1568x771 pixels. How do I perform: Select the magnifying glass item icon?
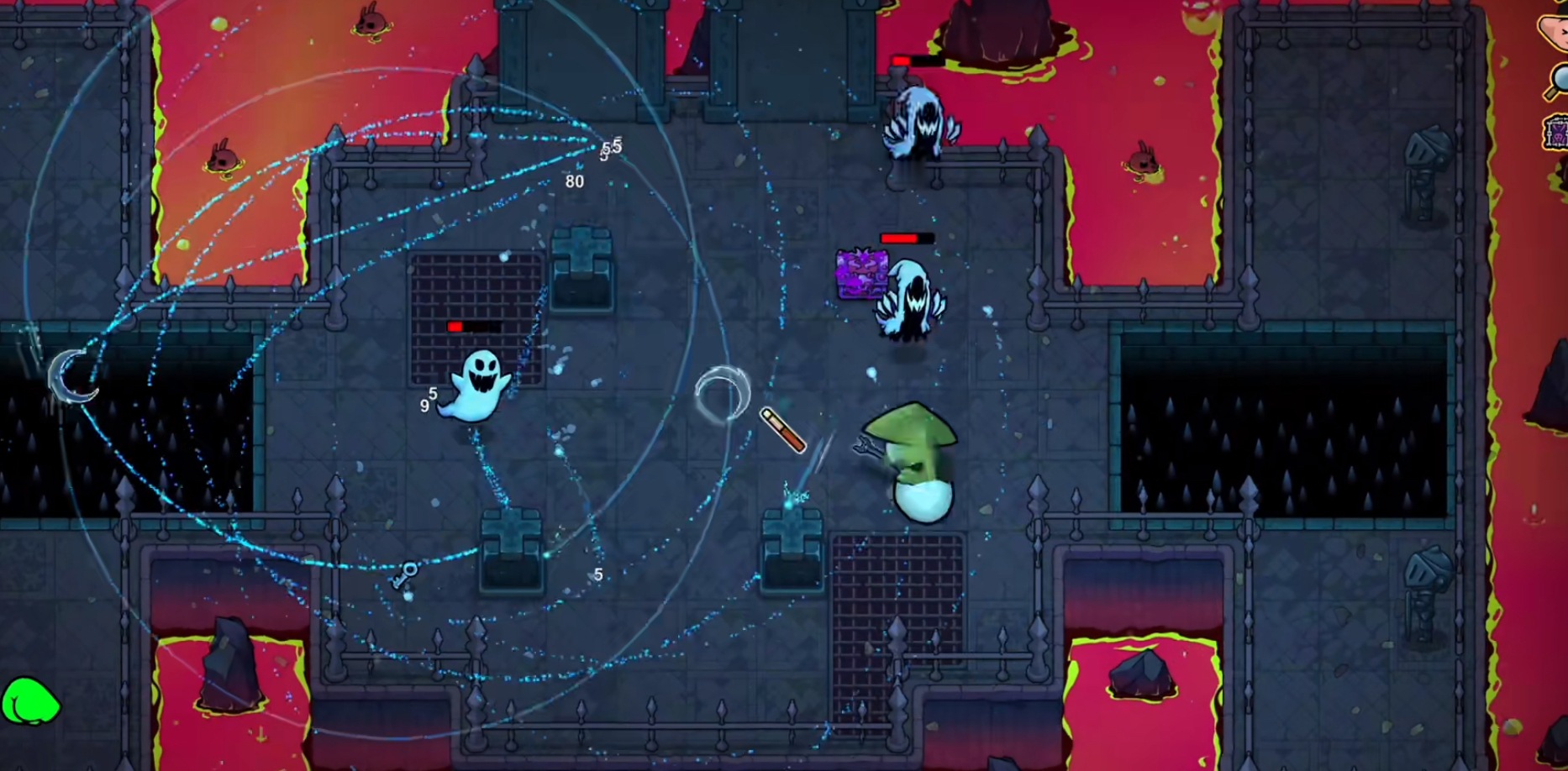tap(1557, 81)
